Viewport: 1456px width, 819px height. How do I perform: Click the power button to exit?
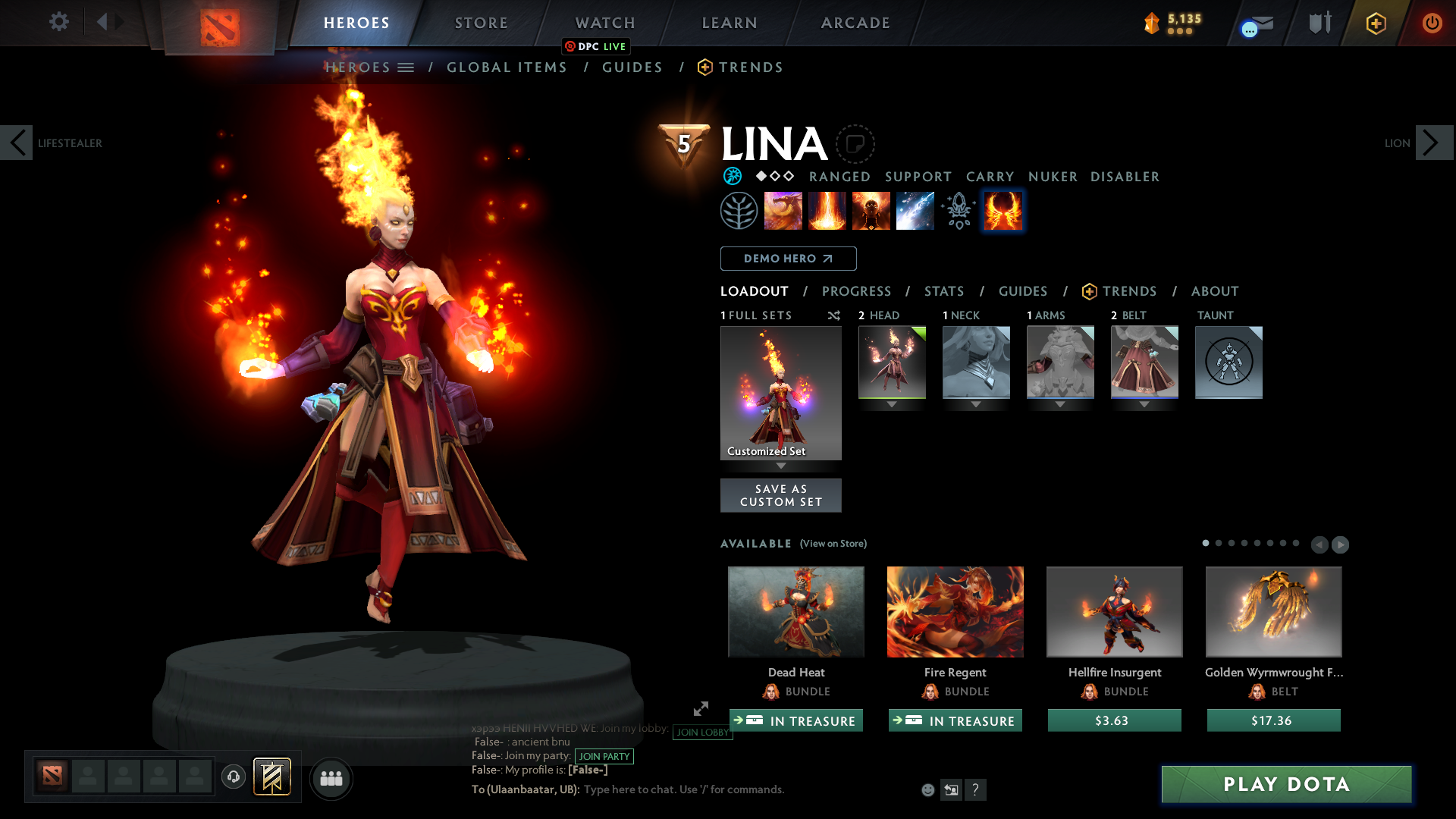pyautogui.click(x=1432, y=23)
